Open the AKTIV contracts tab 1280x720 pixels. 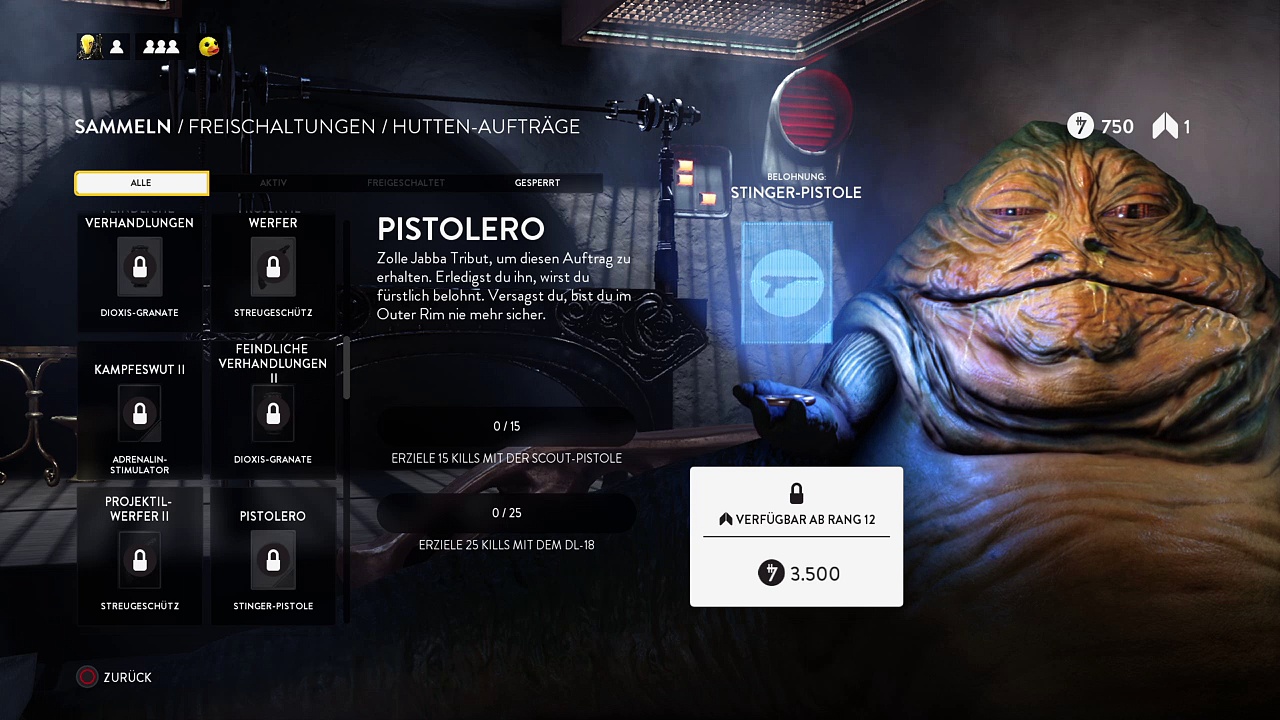(273, 183)
